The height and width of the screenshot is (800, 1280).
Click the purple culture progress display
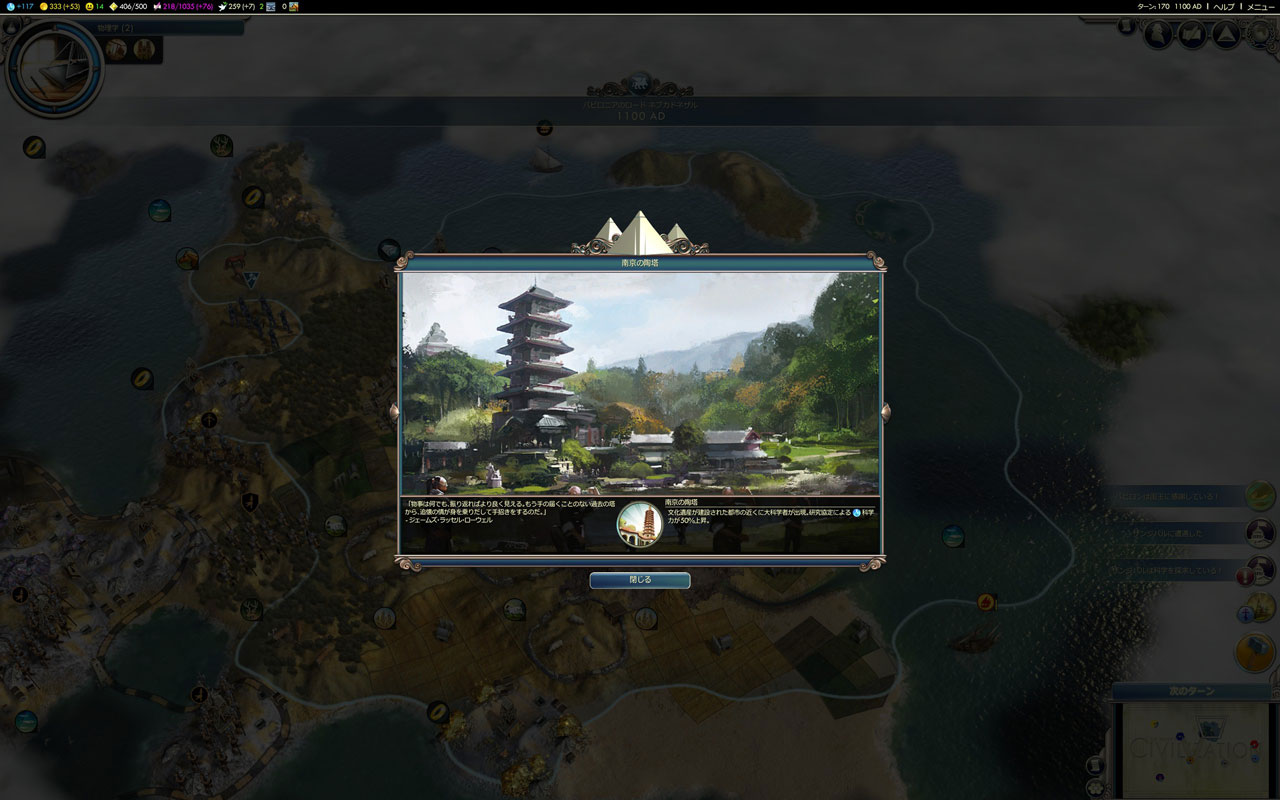(188, 7)
